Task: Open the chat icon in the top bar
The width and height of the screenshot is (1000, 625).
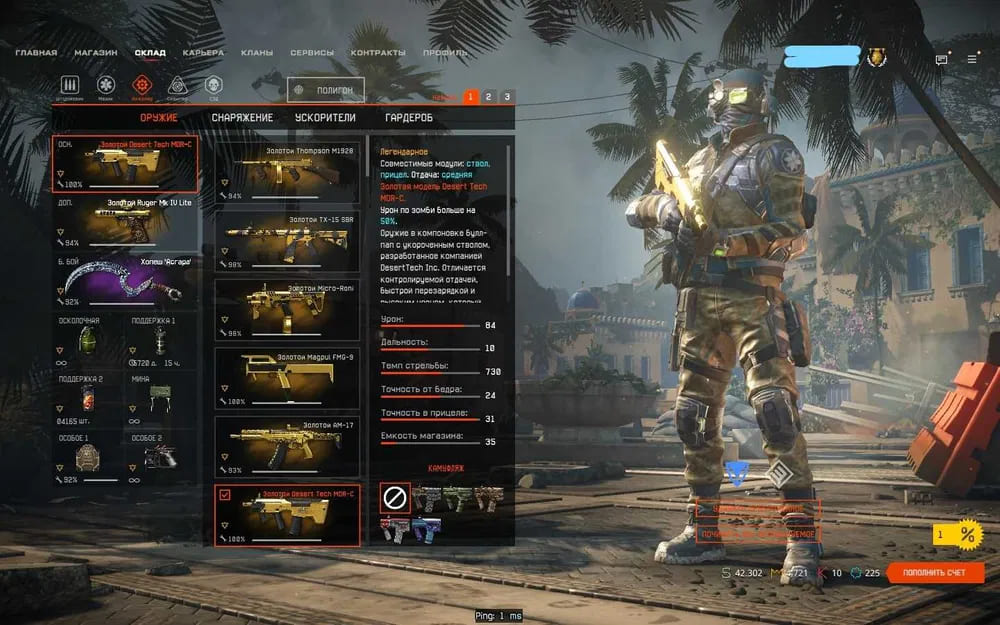Action: pos(941,59)
